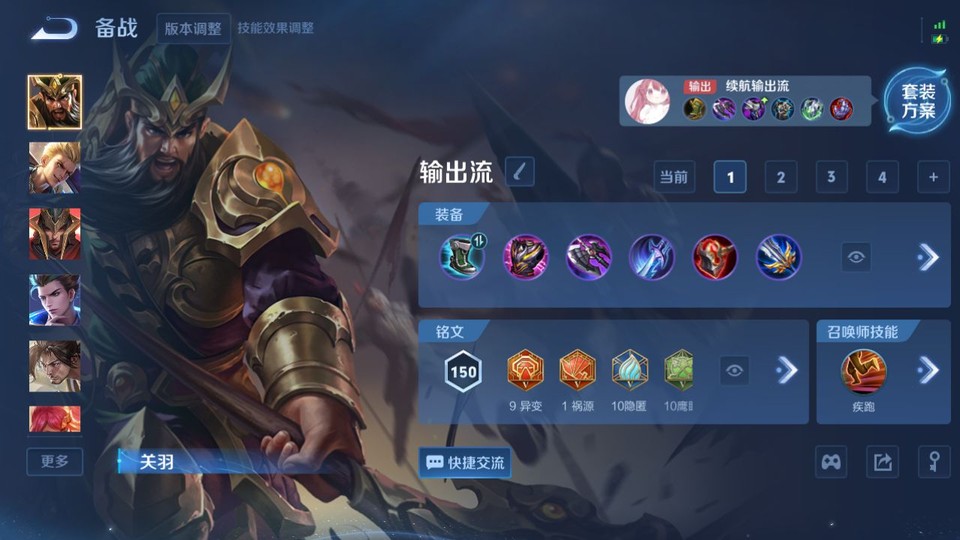Switch to the 当前 current build tab

click(674, 177)
